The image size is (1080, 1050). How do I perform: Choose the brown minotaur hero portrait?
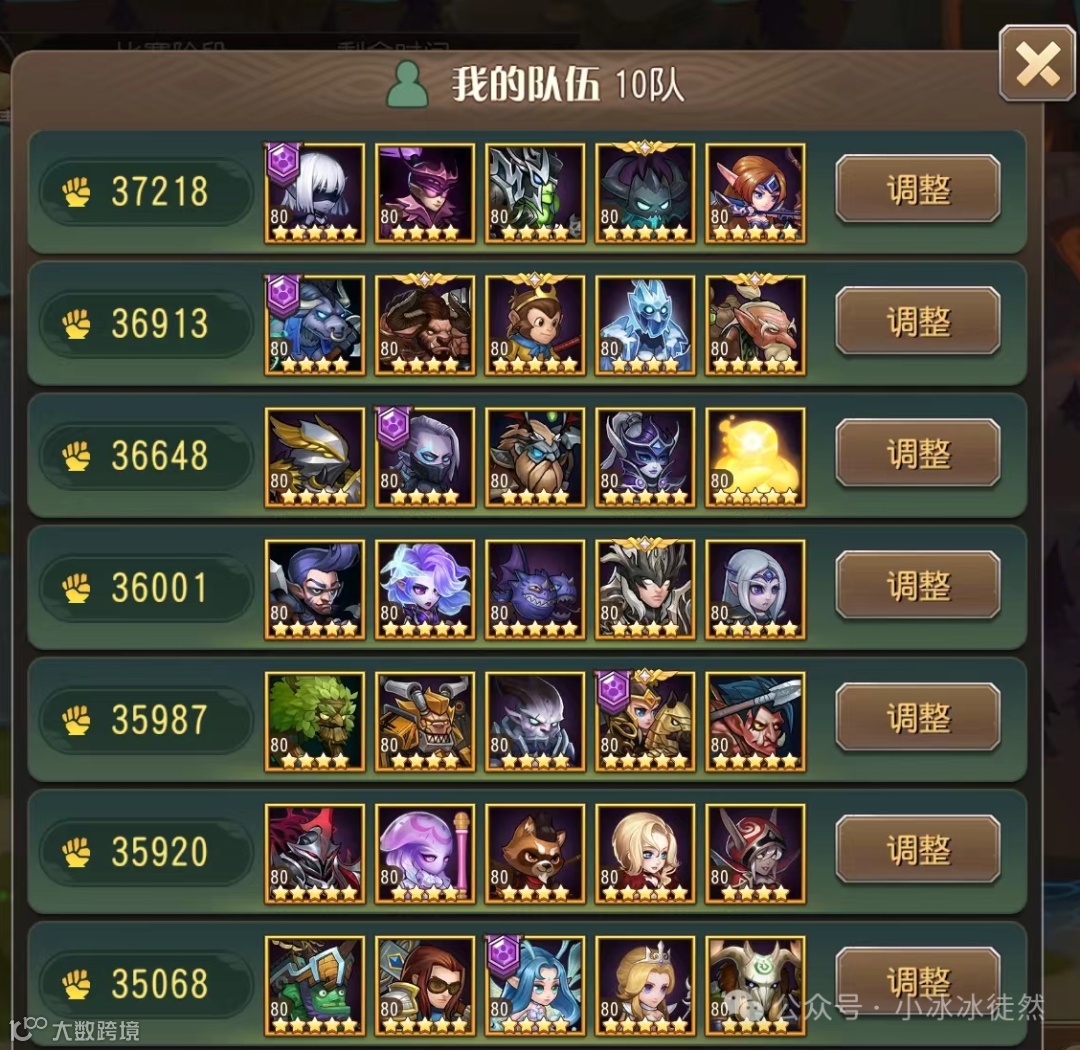[x=425, y=324]
